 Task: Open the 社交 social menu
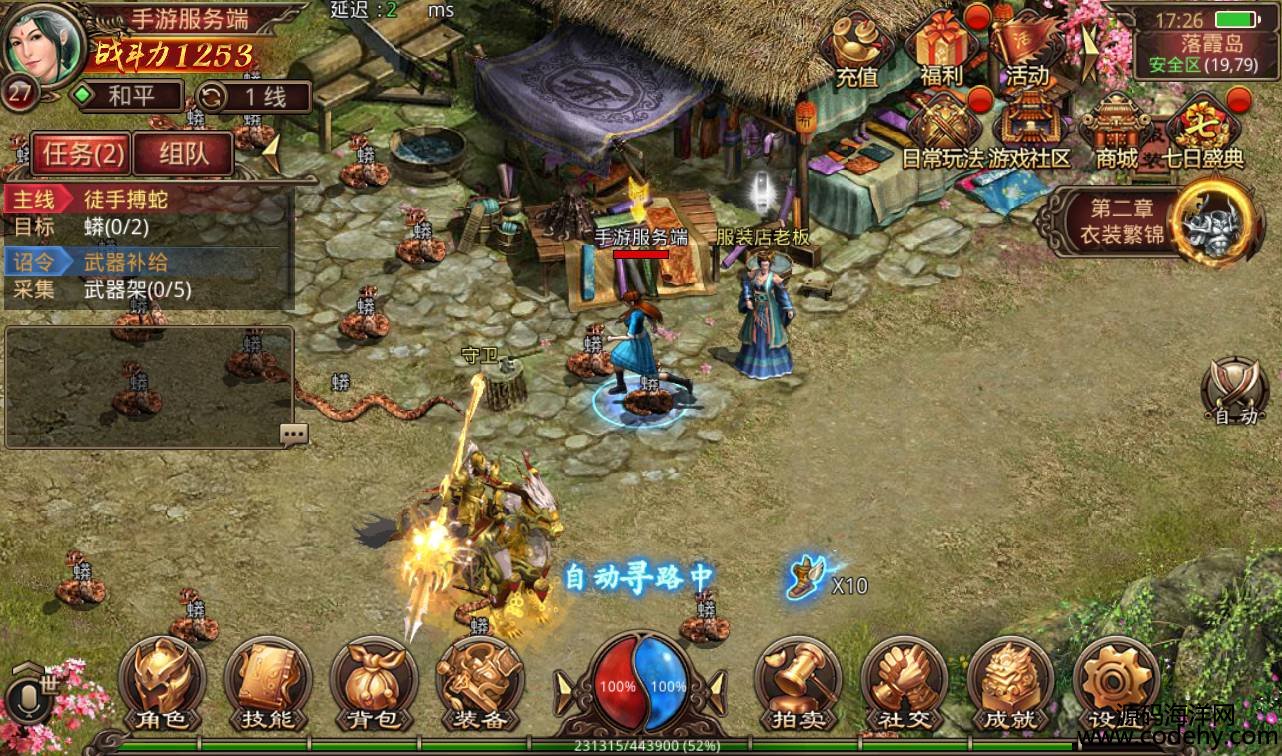point(904,684)
